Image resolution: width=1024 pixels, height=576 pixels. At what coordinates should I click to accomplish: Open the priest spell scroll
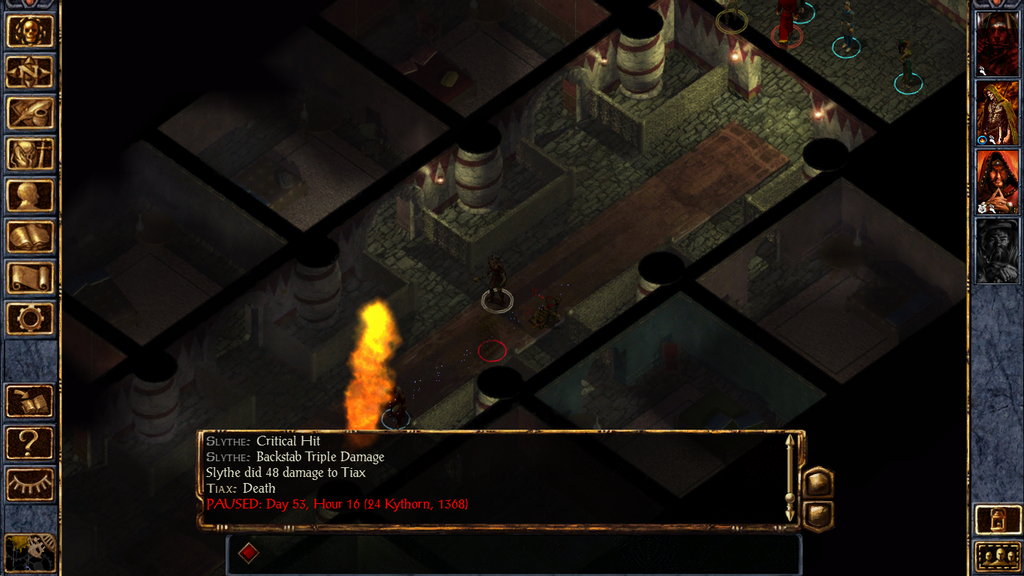pyautogui.click(x=30, y=277)
